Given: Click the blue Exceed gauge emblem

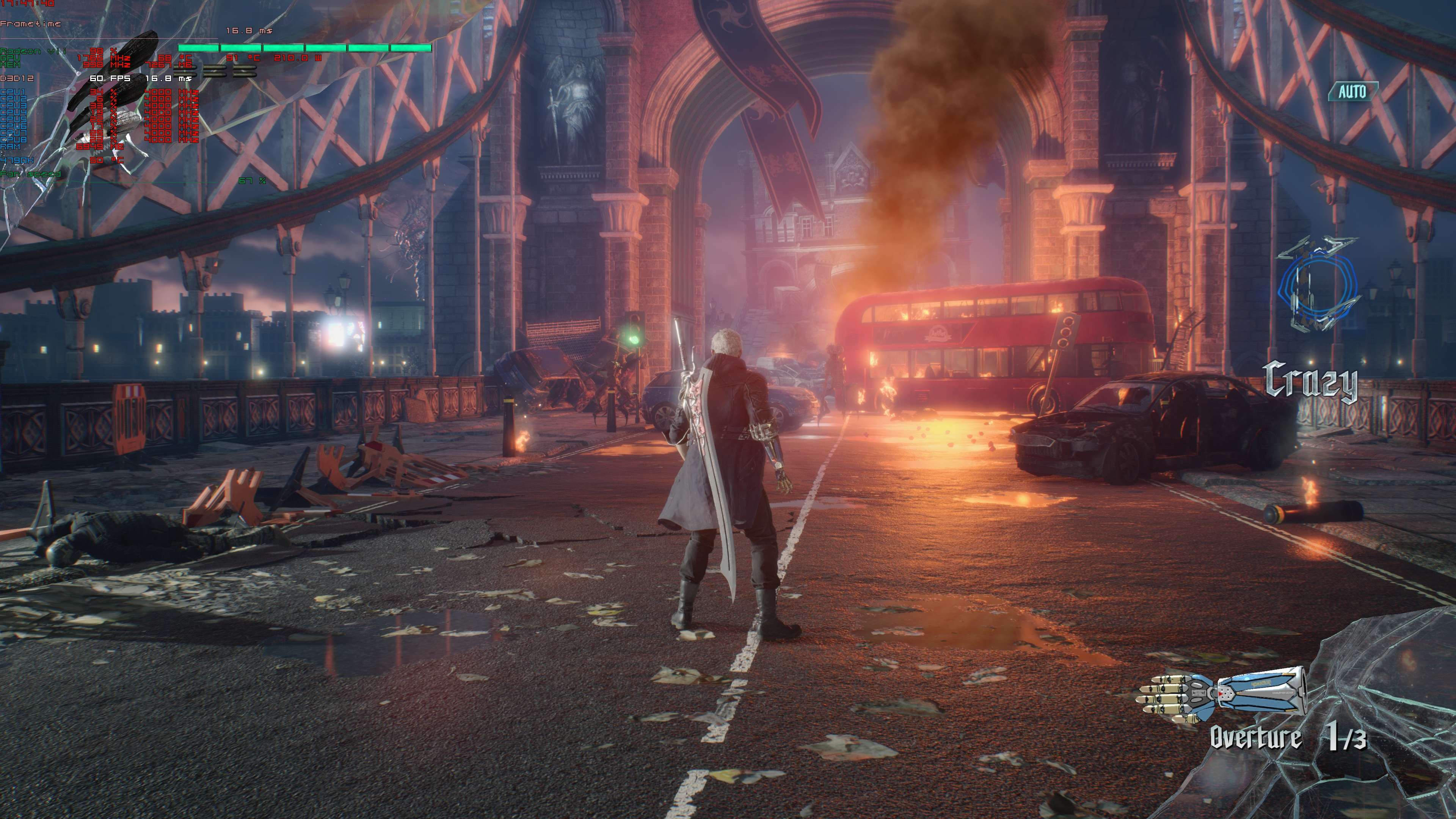Looking at the screenshot, I should 1318,286.
